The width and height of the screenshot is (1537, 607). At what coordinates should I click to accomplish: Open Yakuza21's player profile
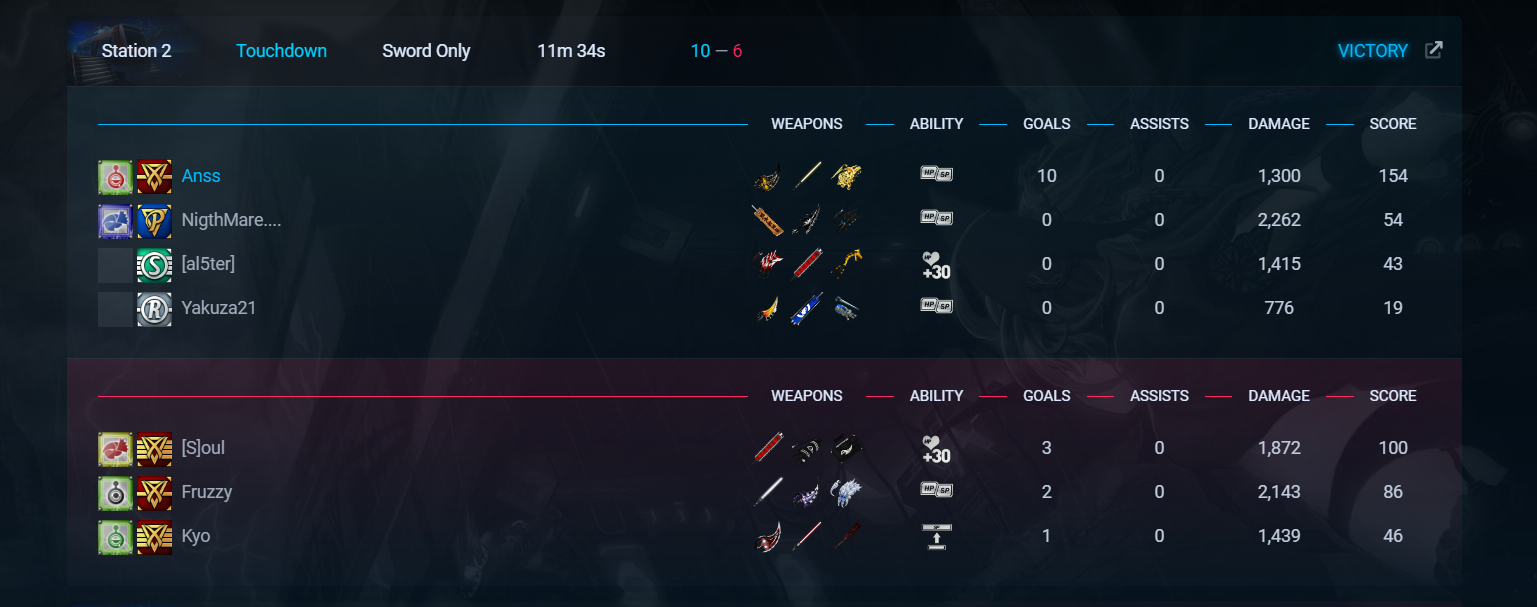click(x=219, y=308)
